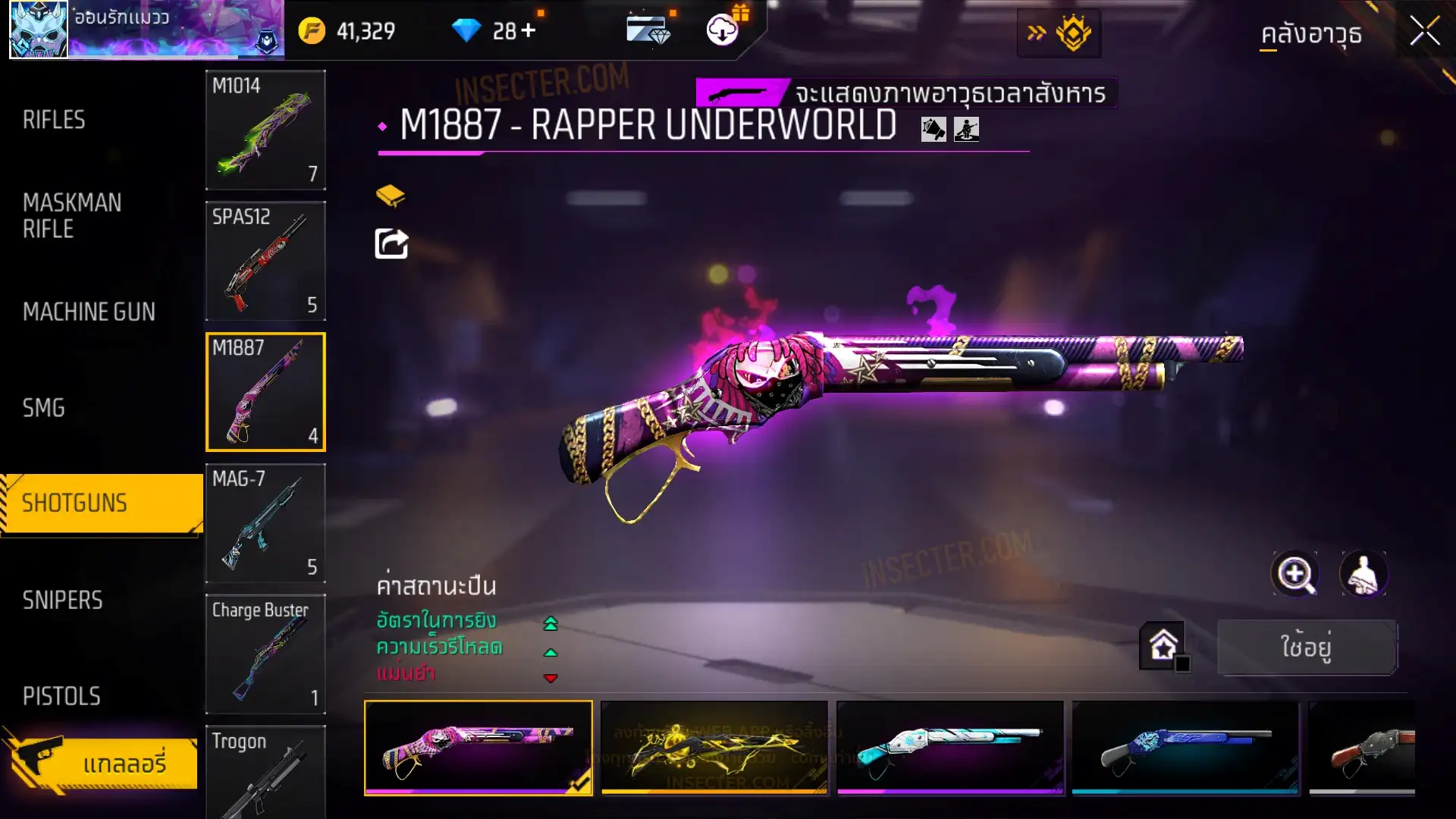
Task: Show the SMG weapon category
Action: tap(44, 408)
